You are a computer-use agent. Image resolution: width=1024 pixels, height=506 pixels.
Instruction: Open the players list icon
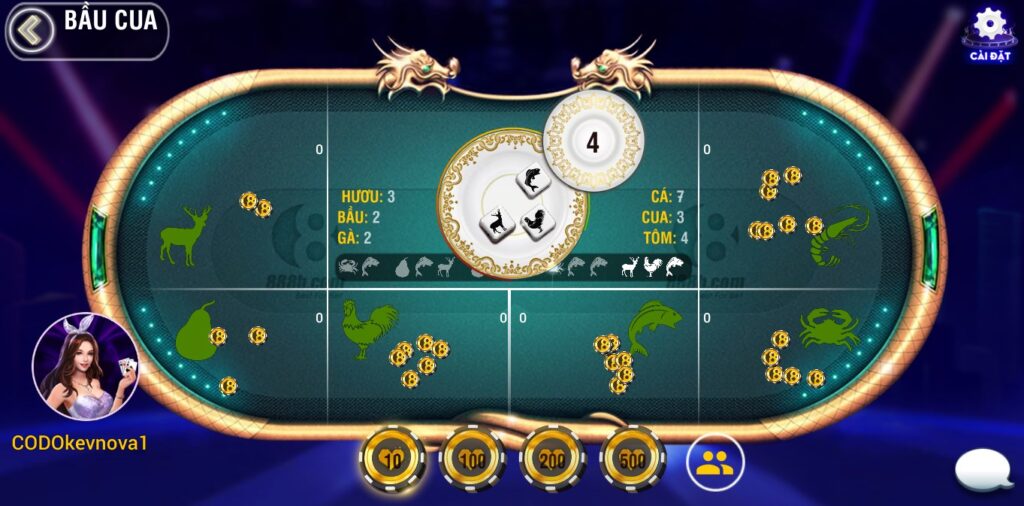tap(715, 461)
